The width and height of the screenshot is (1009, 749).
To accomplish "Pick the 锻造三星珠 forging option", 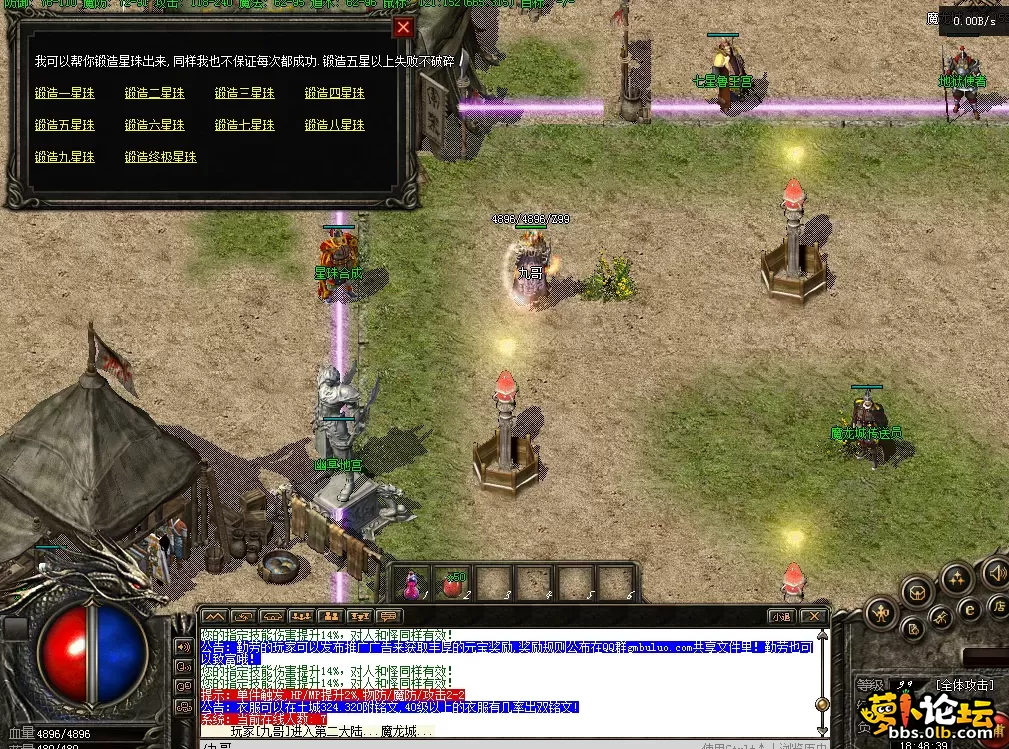I will (x=245, y=94).
